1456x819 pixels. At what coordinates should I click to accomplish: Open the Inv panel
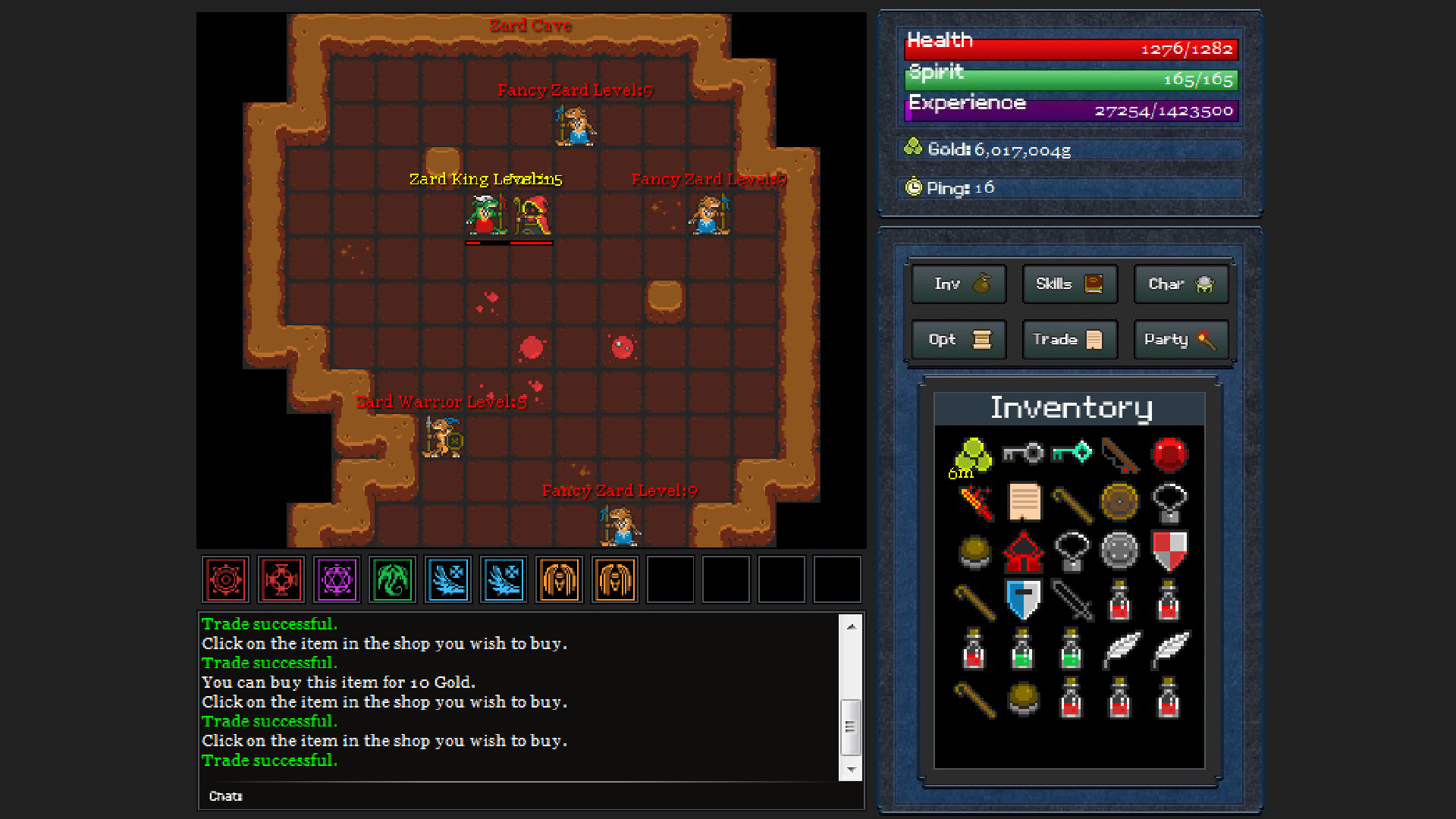[958, 284]
